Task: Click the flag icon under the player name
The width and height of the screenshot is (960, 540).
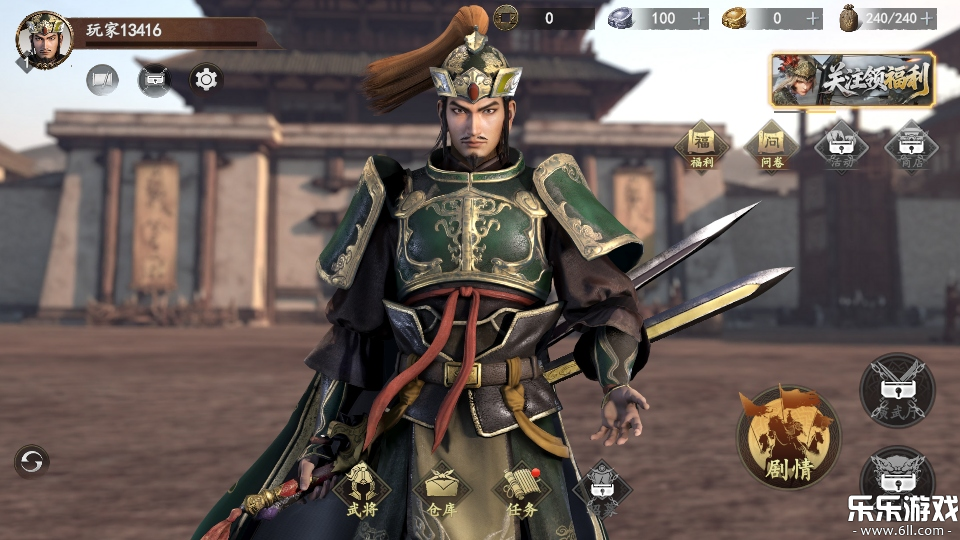Action: tap(102, 79)
